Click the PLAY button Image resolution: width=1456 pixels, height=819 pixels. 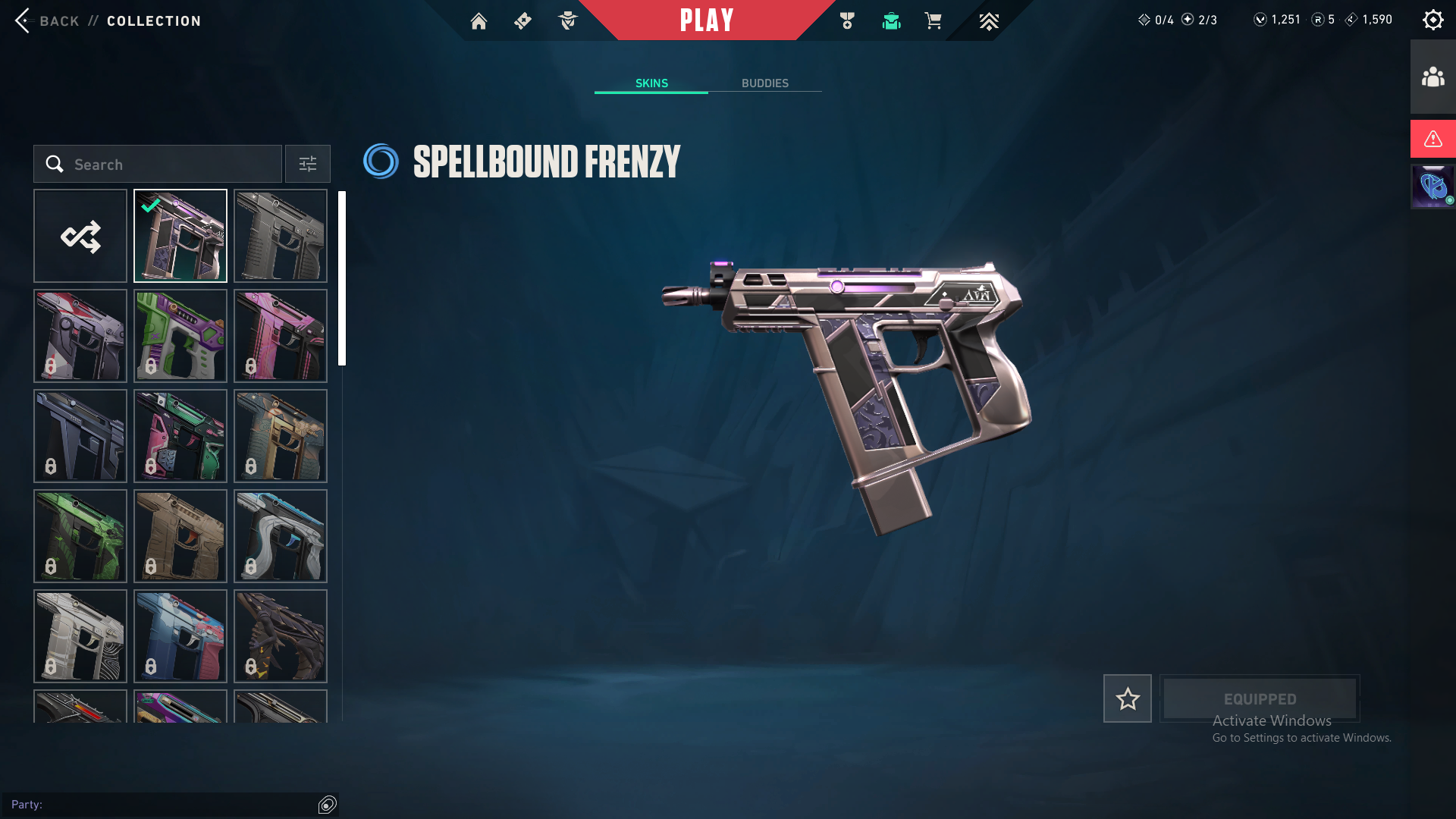(x=706, y=20)
